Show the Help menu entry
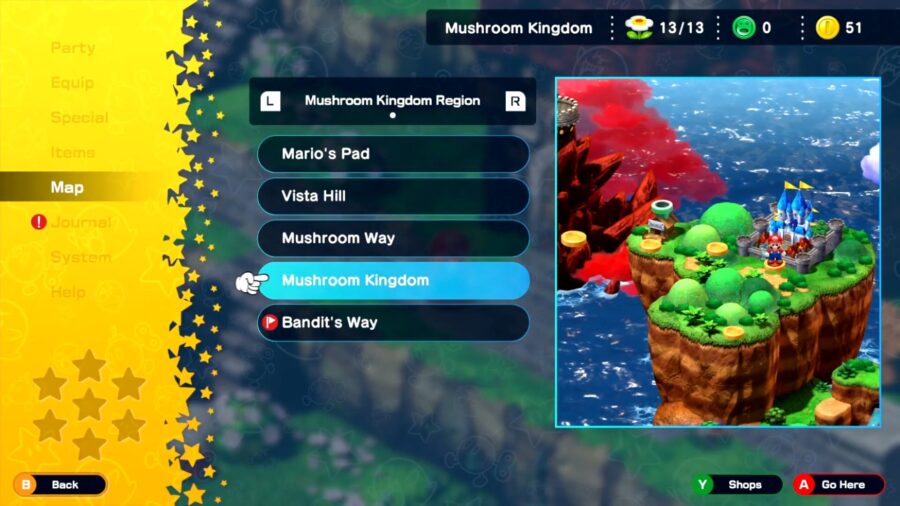The height and width of the screenshot is (506, 900). (68, 292)
